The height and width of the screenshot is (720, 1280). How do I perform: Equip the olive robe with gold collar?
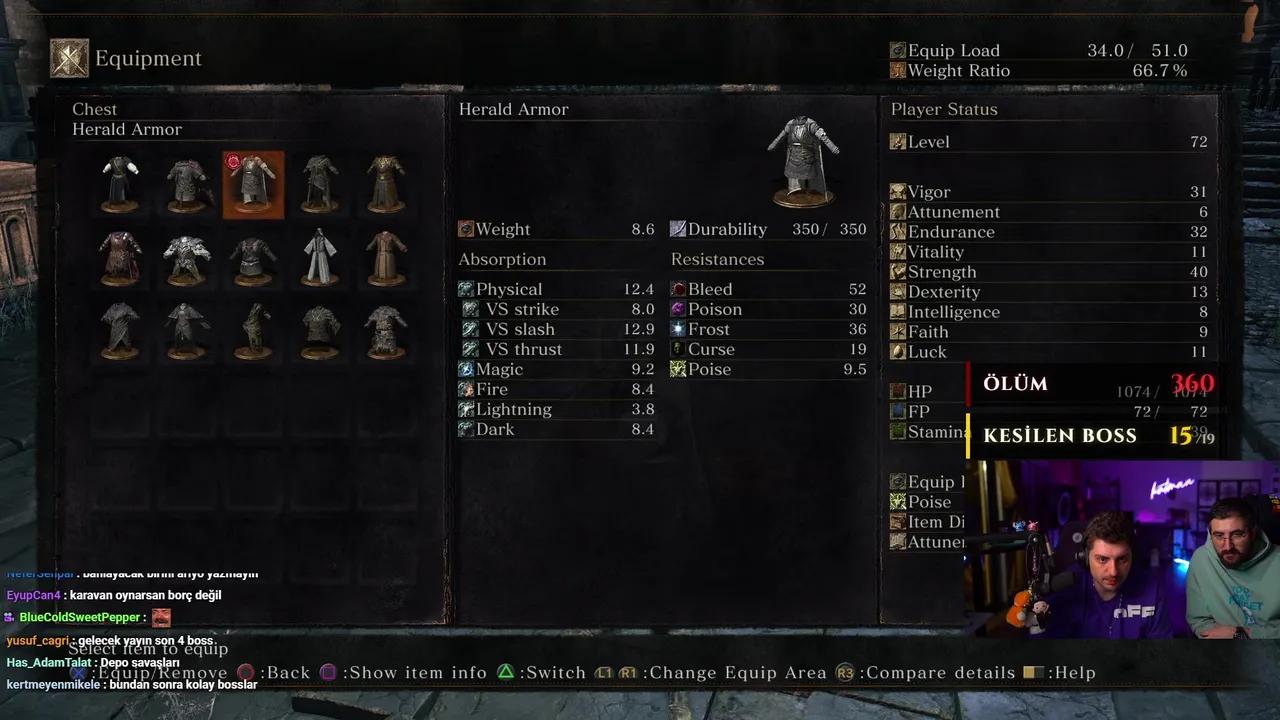pyautogui.click(x=386, y=184)
